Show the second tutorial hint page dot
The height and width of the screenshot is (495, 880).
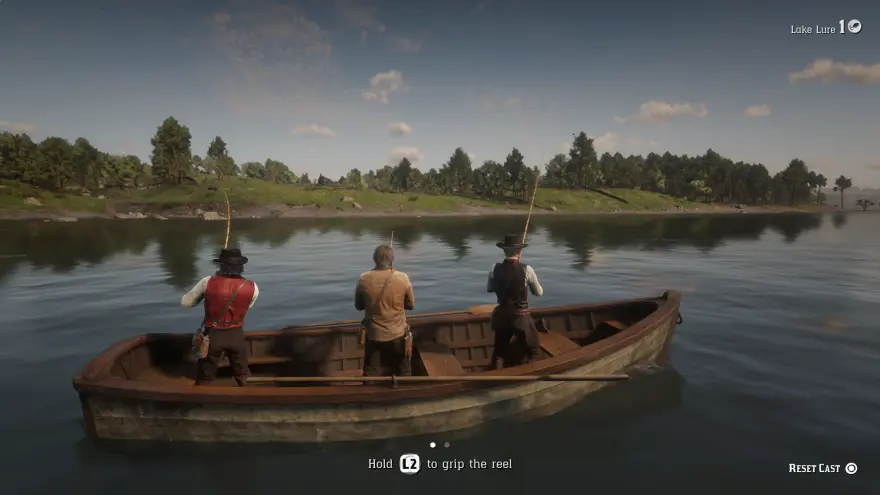tap(447, 445)
